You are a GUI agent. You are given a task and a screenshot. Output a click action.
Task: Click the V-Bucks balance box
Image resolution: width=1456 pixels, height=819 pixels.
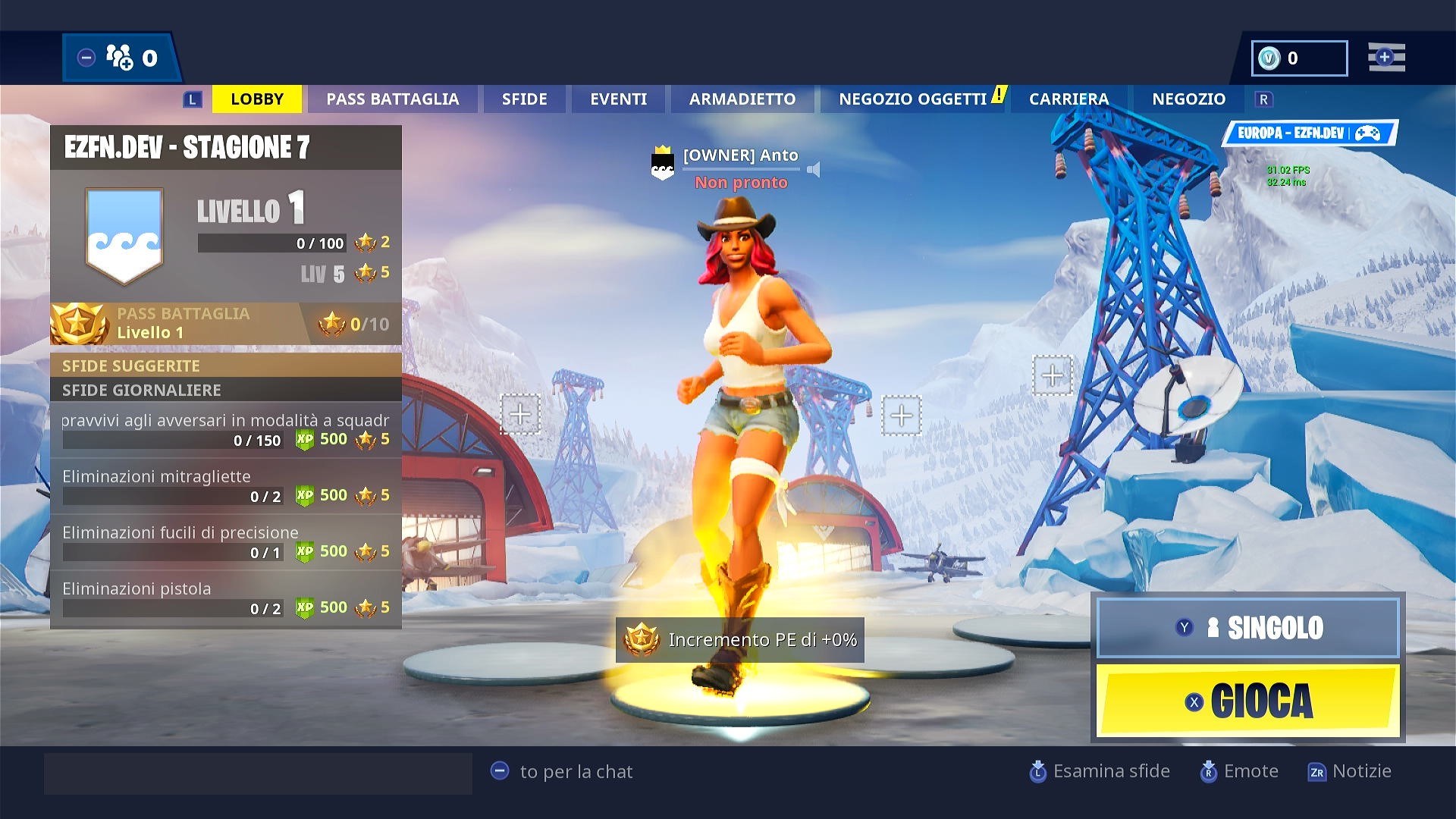point(1299,58)
